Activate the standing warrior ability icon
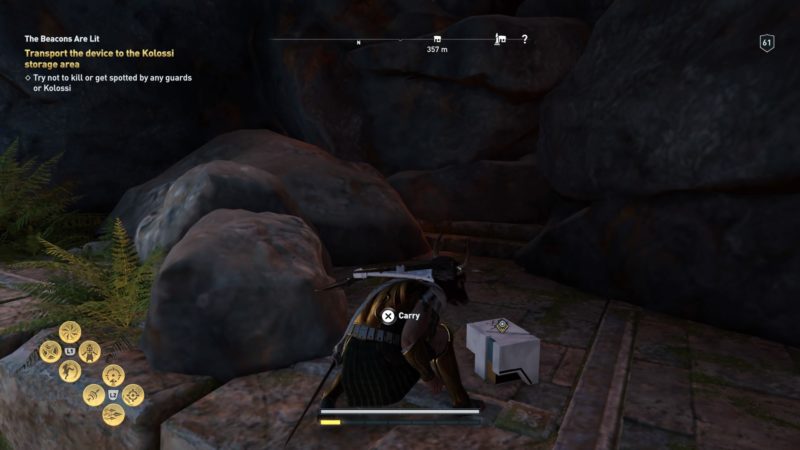This screenshot has width=800, height=450. coord(91,351)
